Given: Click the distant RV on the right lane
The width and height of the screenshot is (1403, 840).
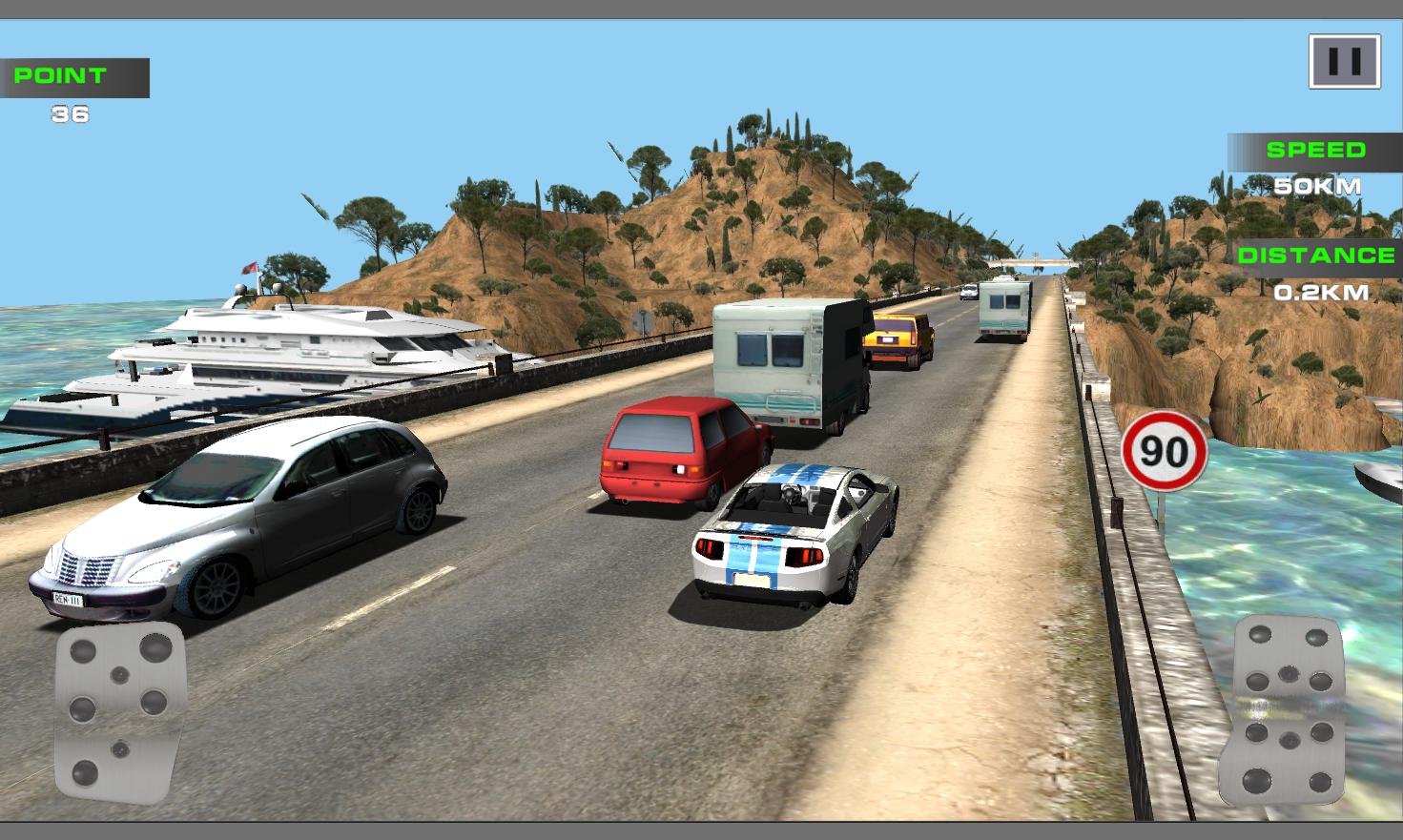Looking at the screenshot, I should [1006, 305].
